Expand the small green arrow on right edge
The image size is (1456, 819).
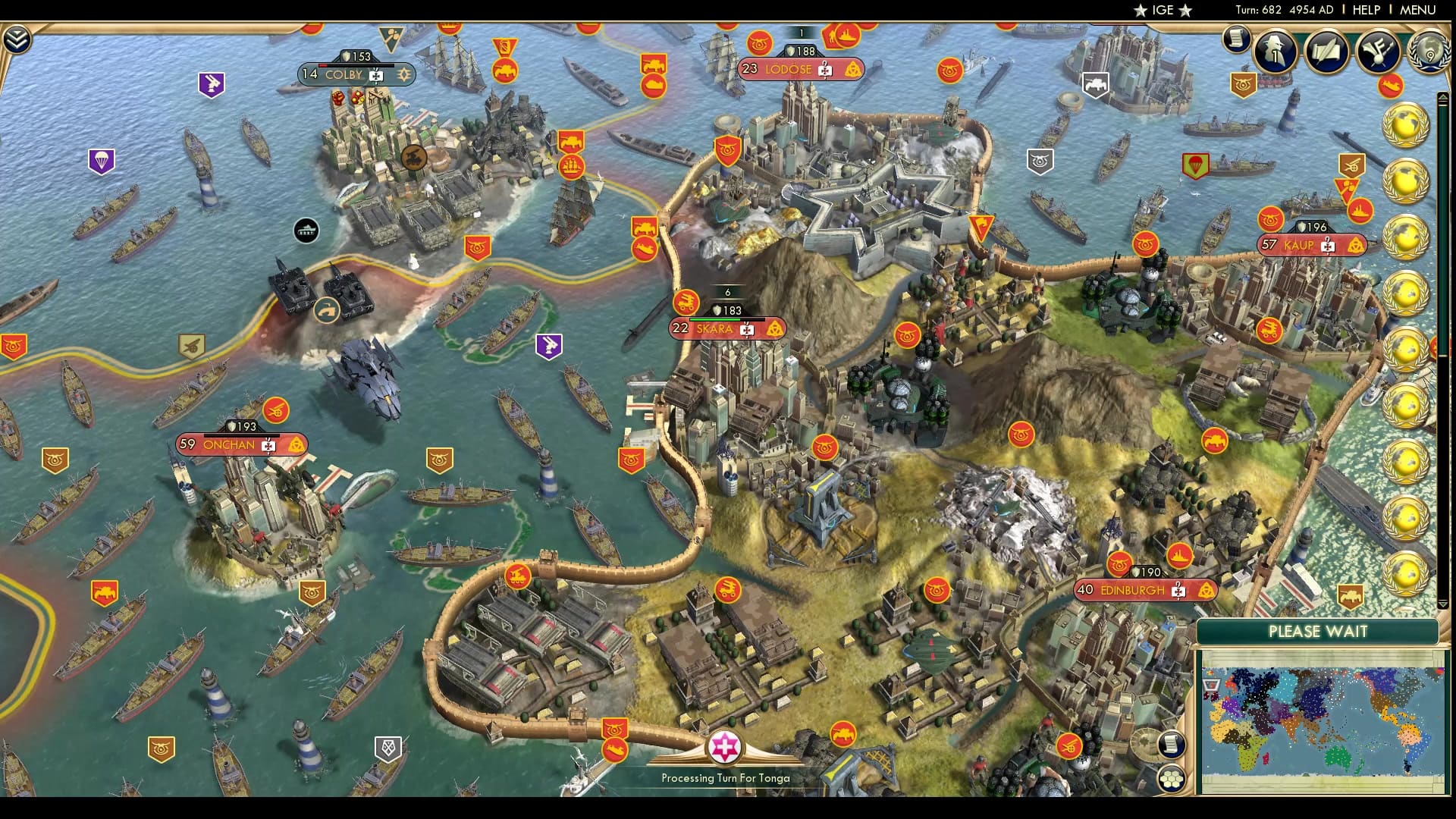(1443, 96)
